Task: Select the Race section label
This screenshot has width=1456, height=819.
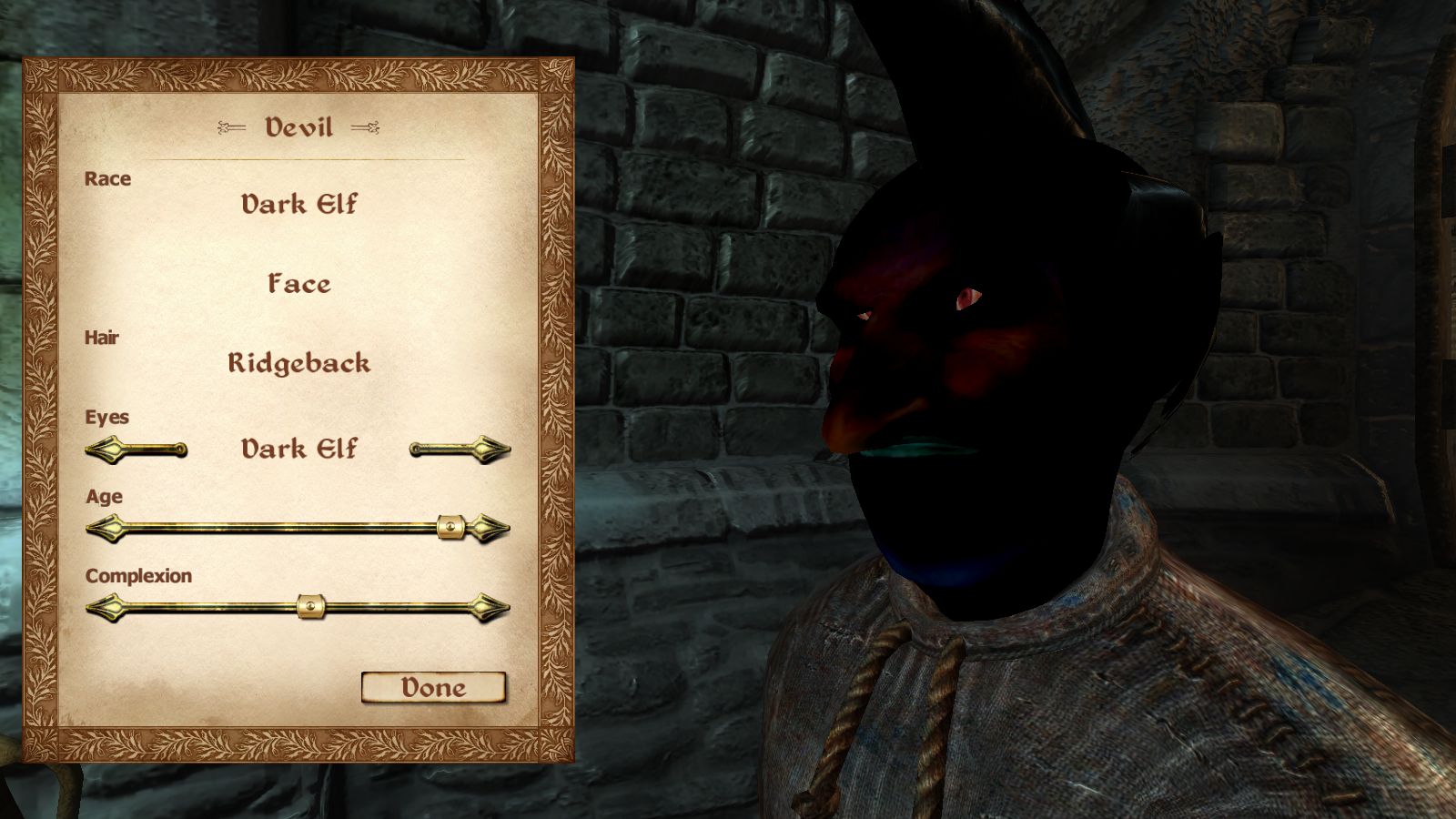Action: pyautogui.click(x=107, y=178)
